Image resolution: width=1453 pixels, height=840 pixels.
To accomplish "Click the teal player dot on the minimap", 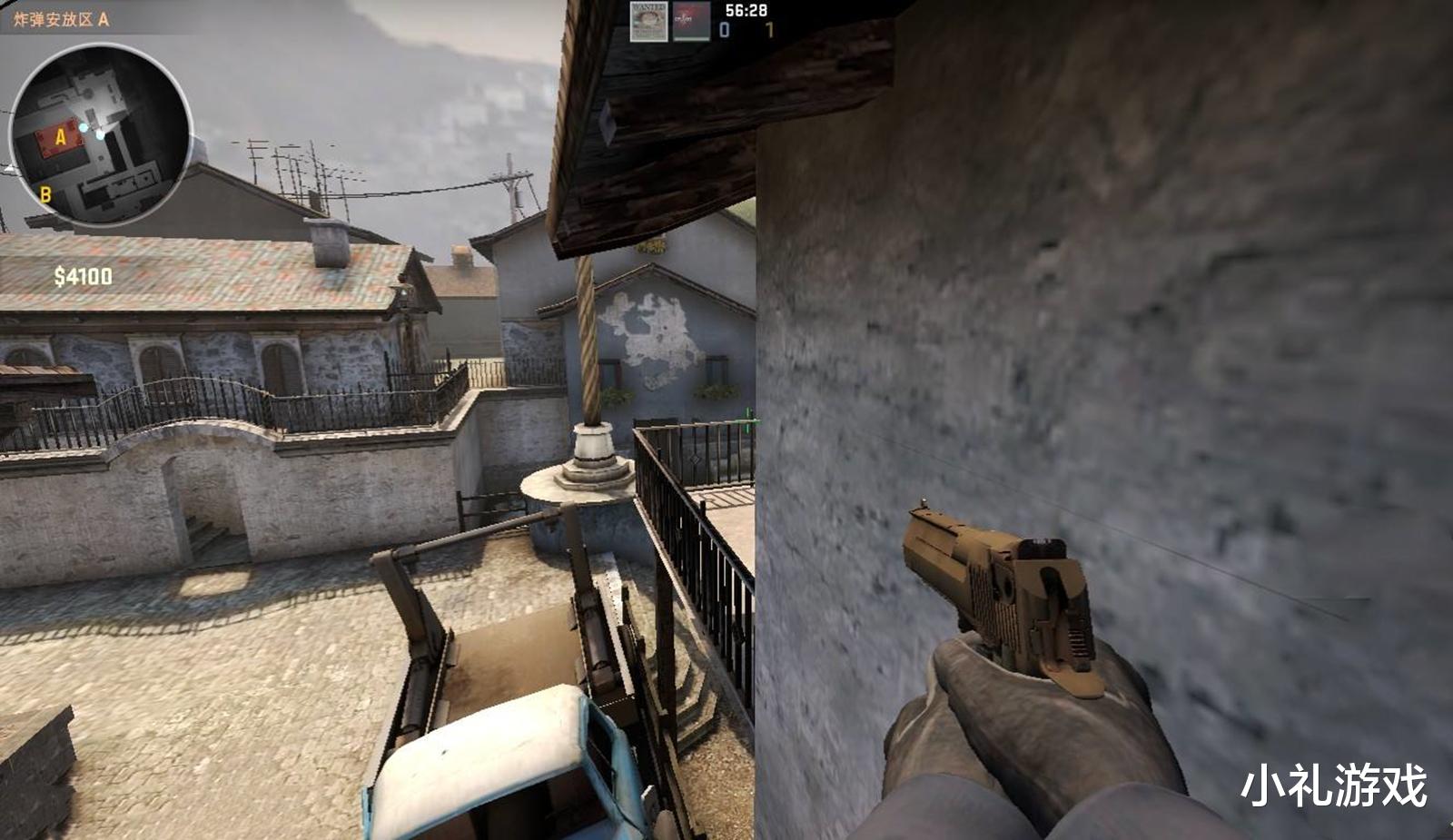I will [x=84, y=127].
